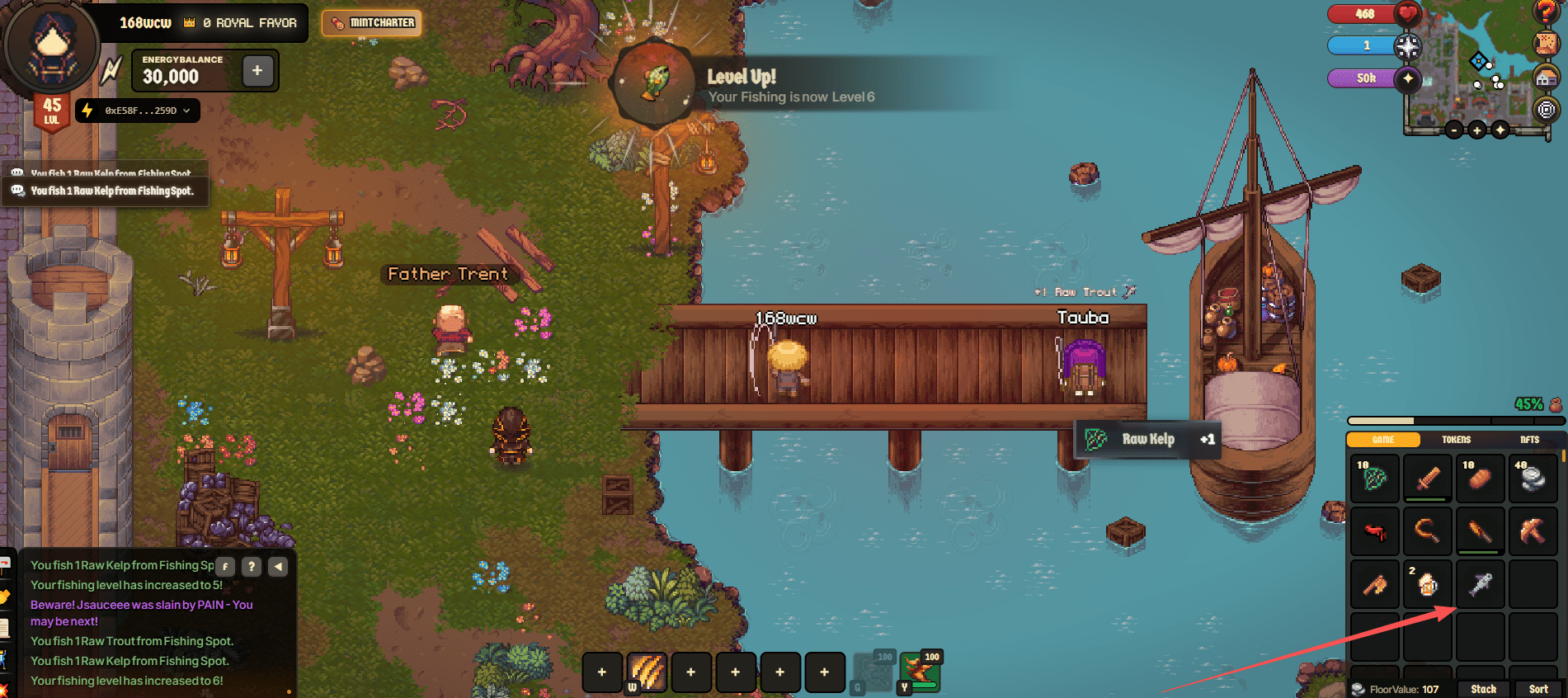
Task: Add energy with the plus button
Action: coord(257,71)
